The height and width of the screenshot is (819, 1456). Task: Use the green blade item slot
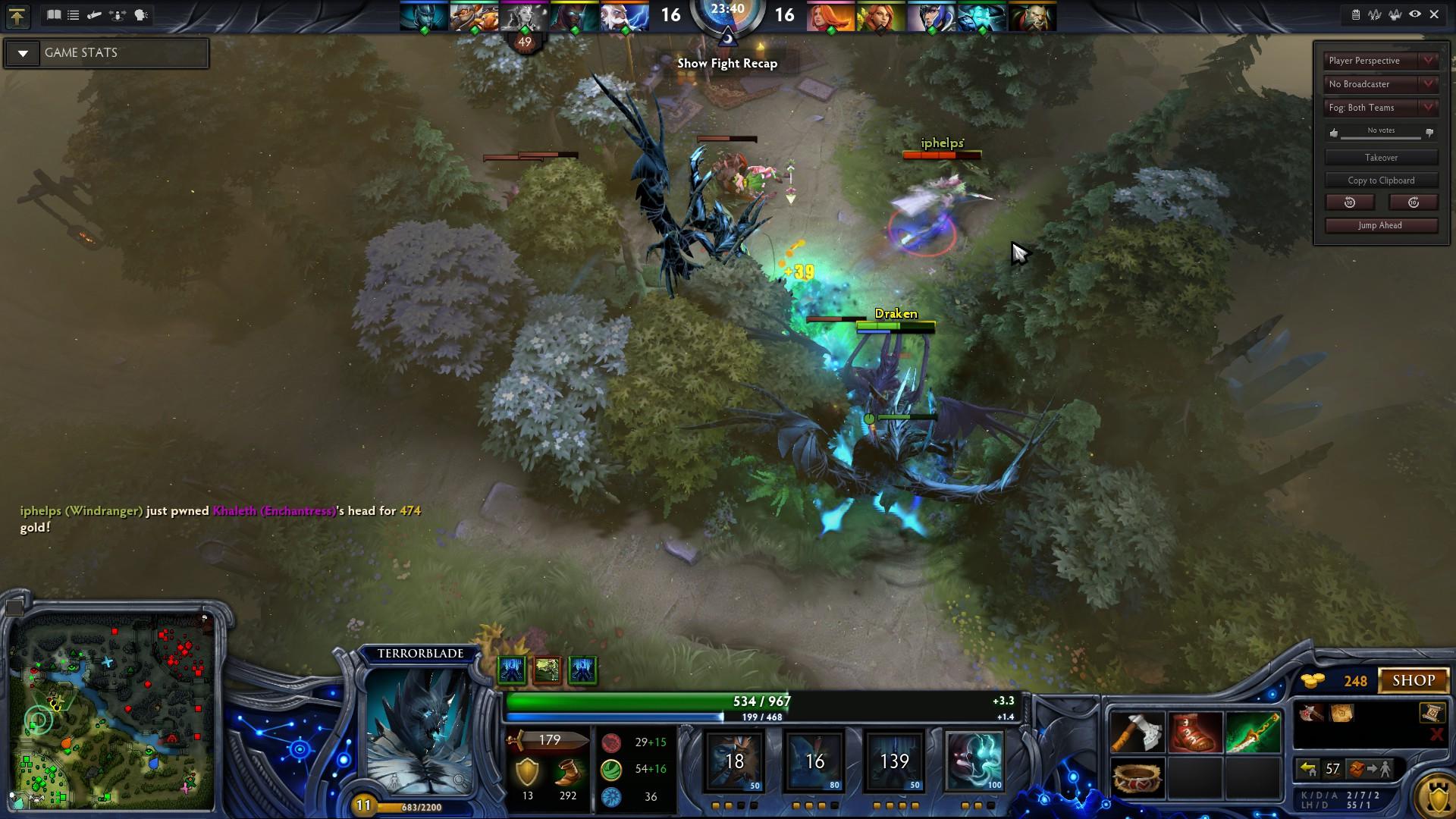(x=1253, y=733)
